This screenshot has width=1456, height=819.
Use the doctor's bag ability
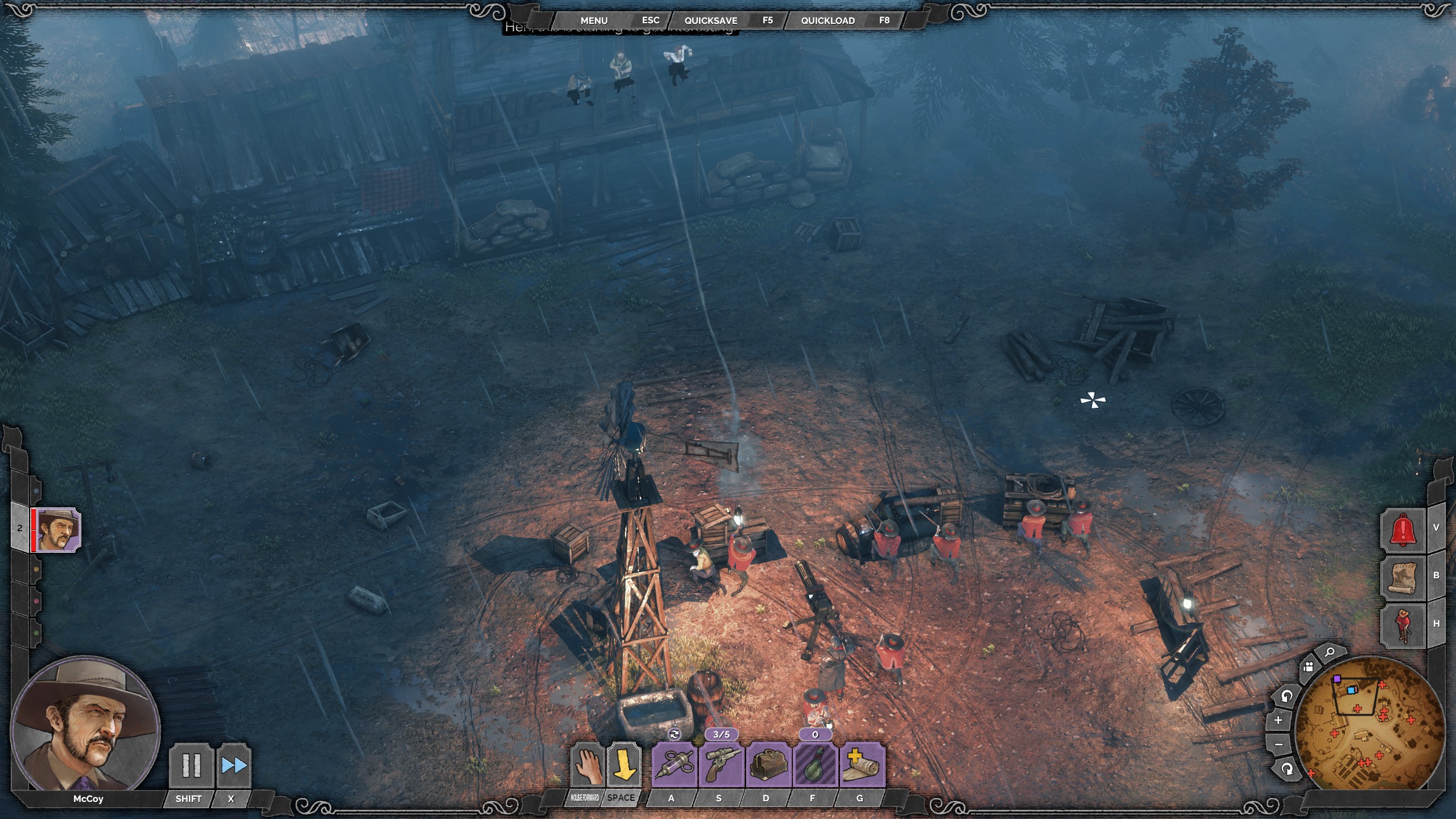tap(768, 766)
